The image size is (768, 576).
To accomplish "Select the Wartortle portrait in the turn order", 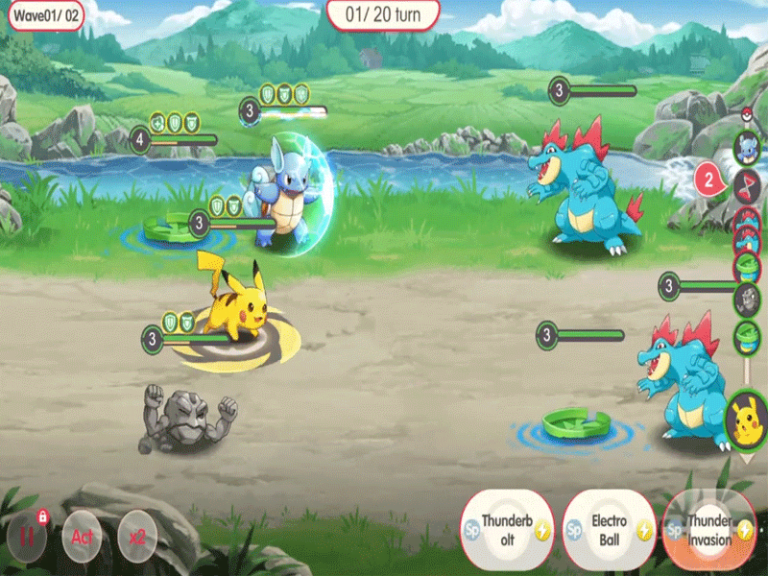I will (x=747, y=148).
